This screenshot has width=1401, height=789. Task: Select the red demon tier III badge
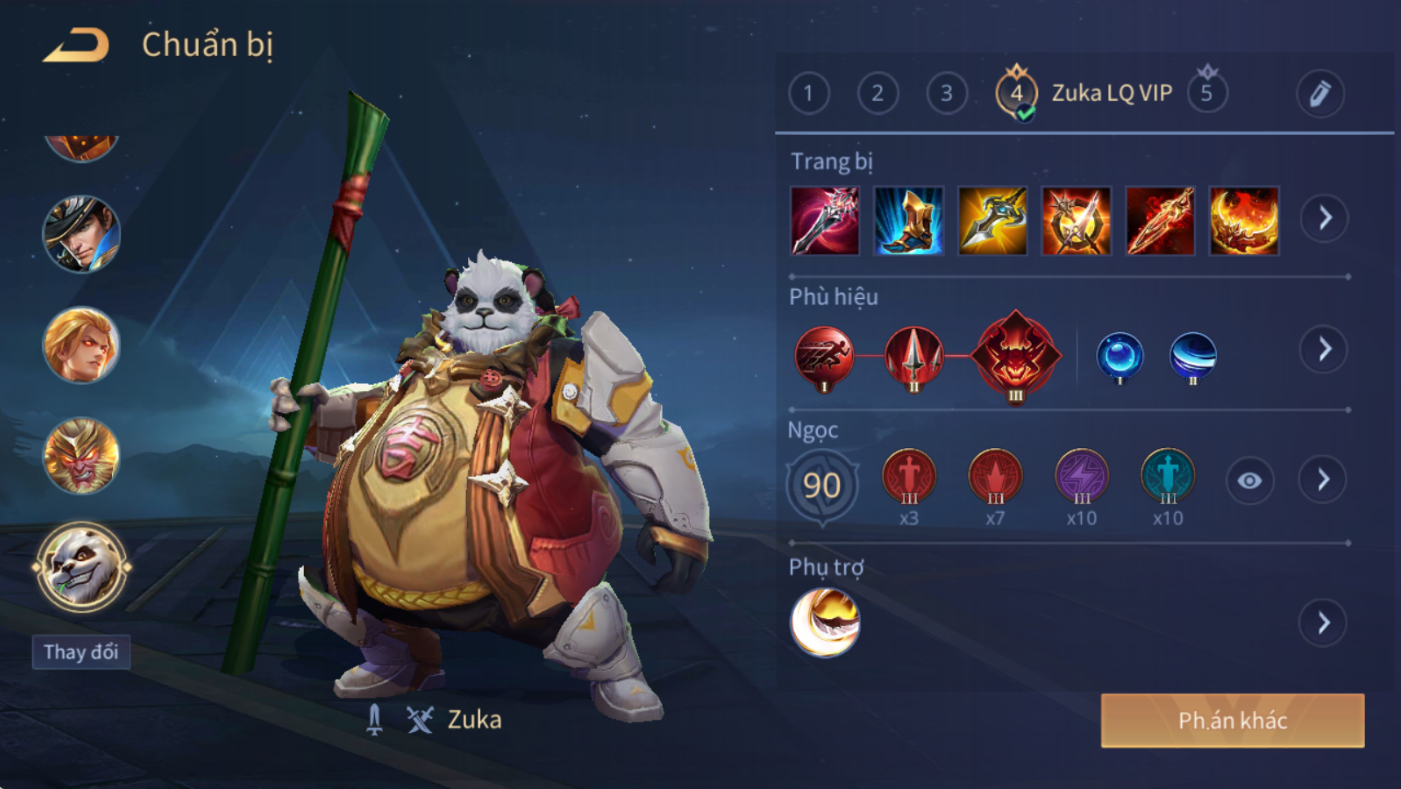[x=1016, y=355]
